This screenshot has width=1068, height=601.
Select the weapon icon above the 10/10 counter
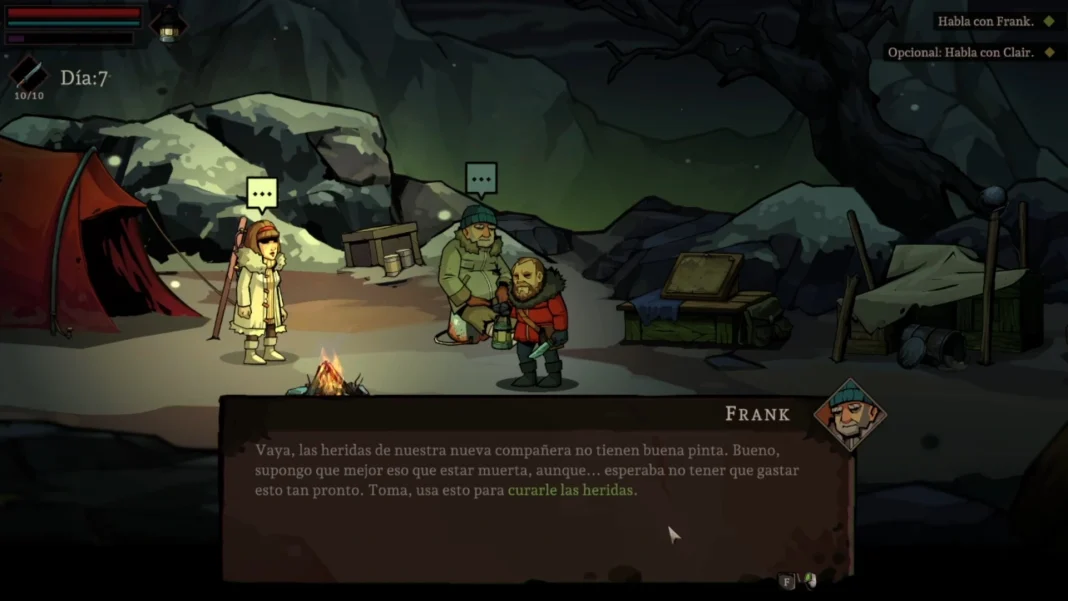[28, 73]
